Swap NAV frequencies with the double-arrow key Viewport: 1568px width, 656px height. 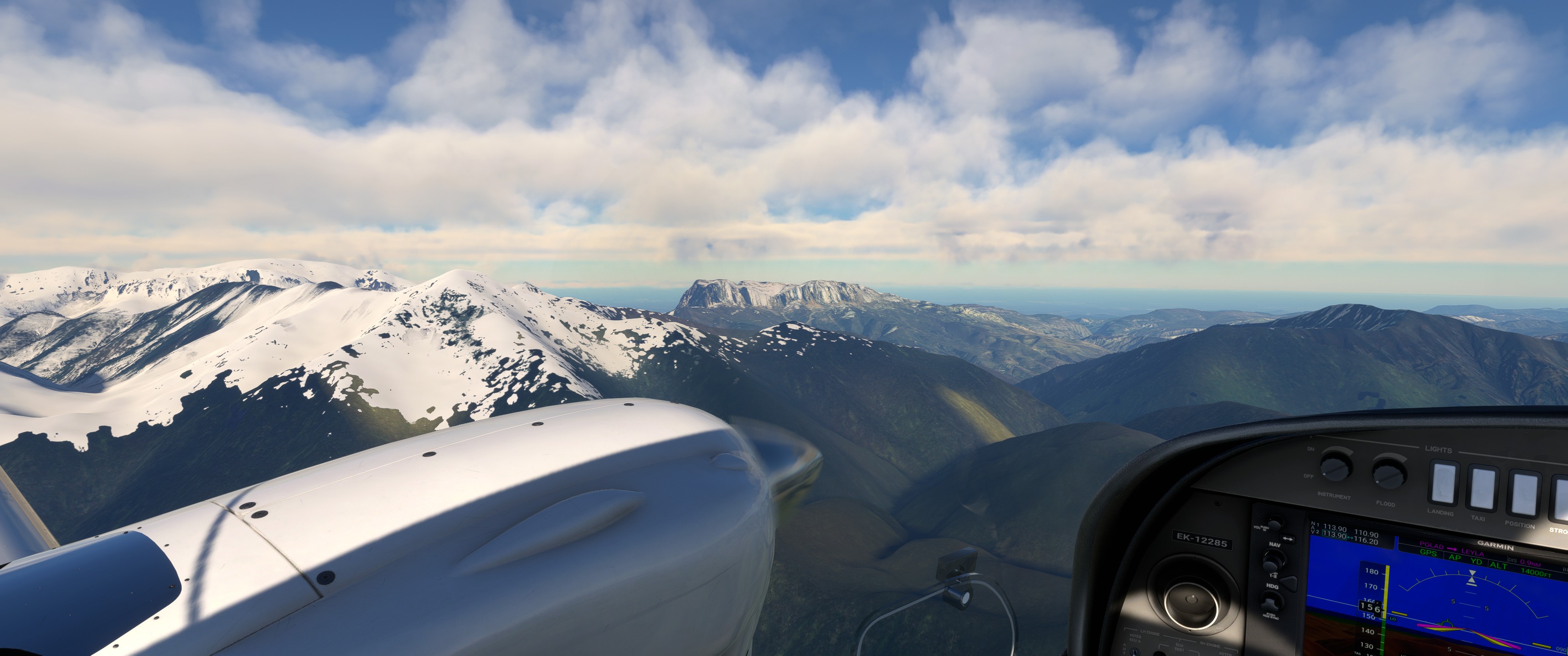(x=1287, y=538)
